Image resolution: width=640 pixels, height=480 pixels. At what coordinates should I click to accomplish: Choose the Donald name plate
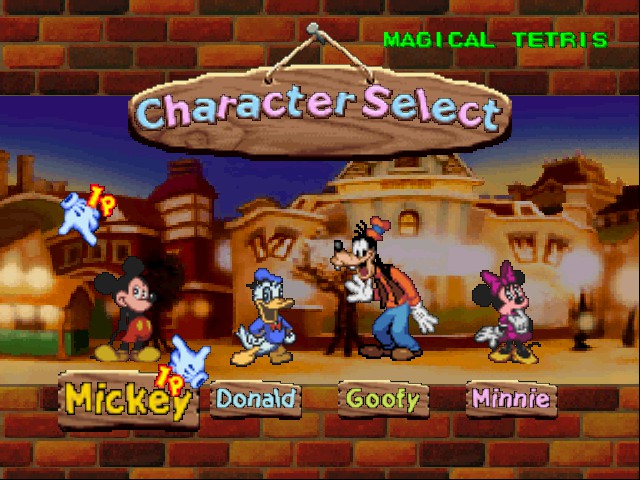click(x=256, y=399)
